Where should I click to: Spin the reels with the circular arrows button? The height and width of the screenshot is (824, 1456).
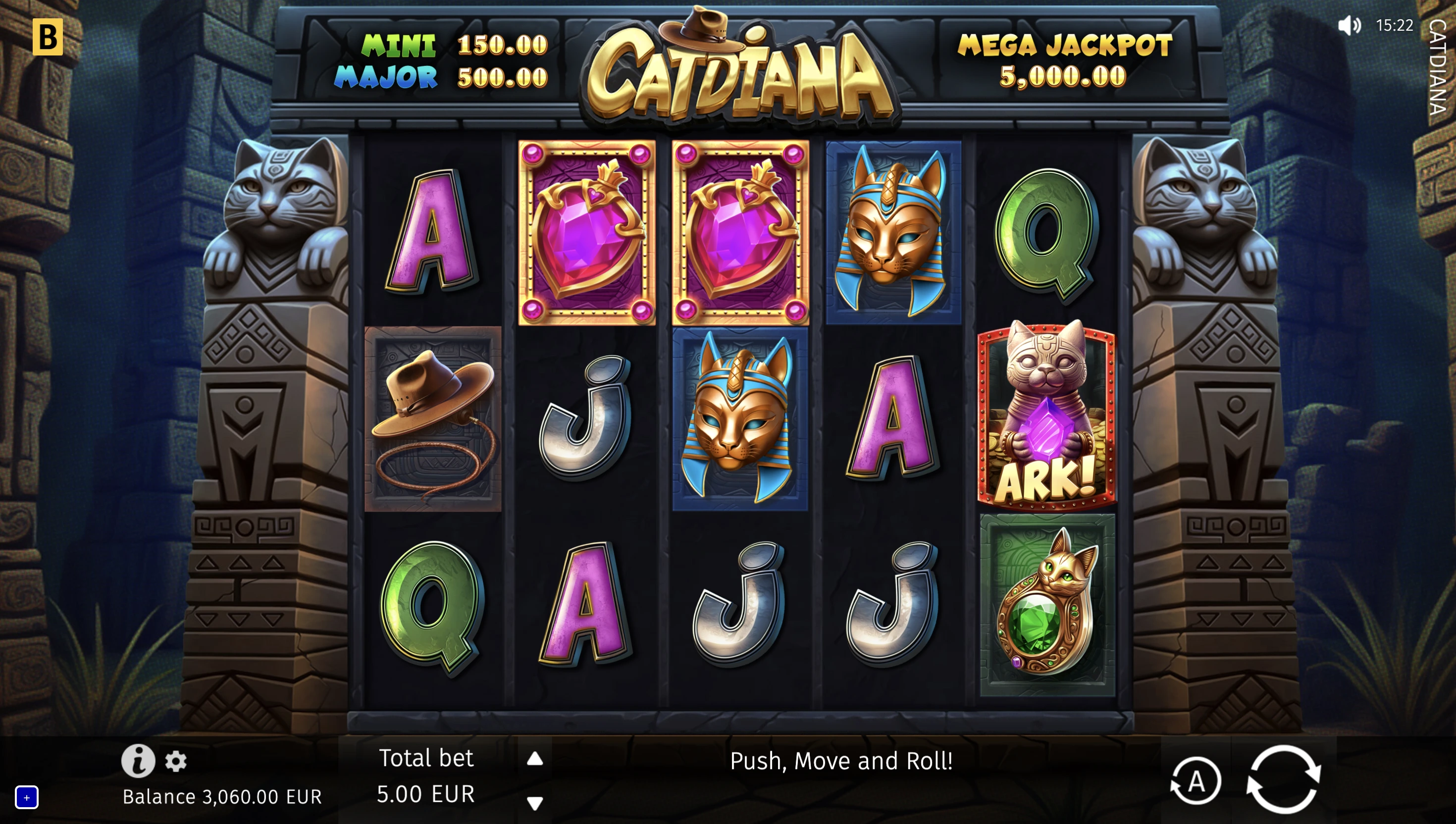(x=1283, y=780)
